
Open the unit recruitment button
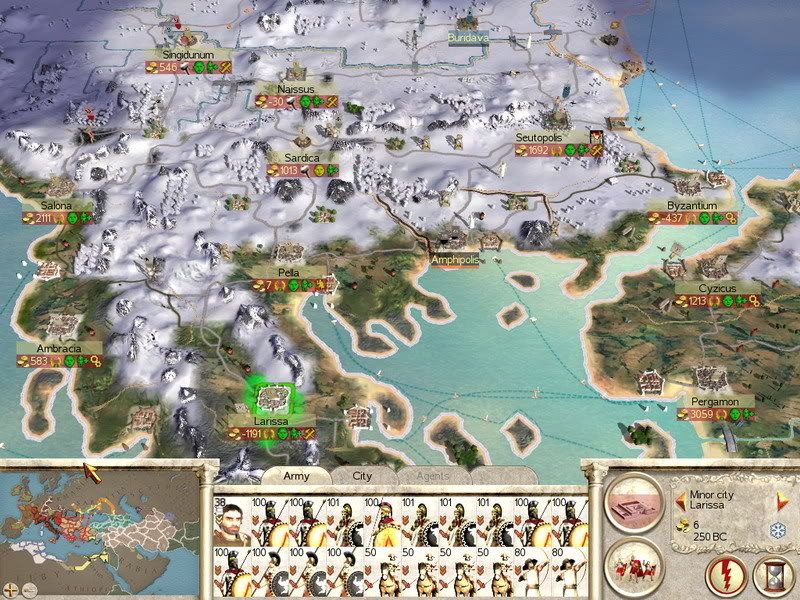click(x=636, y=568)
